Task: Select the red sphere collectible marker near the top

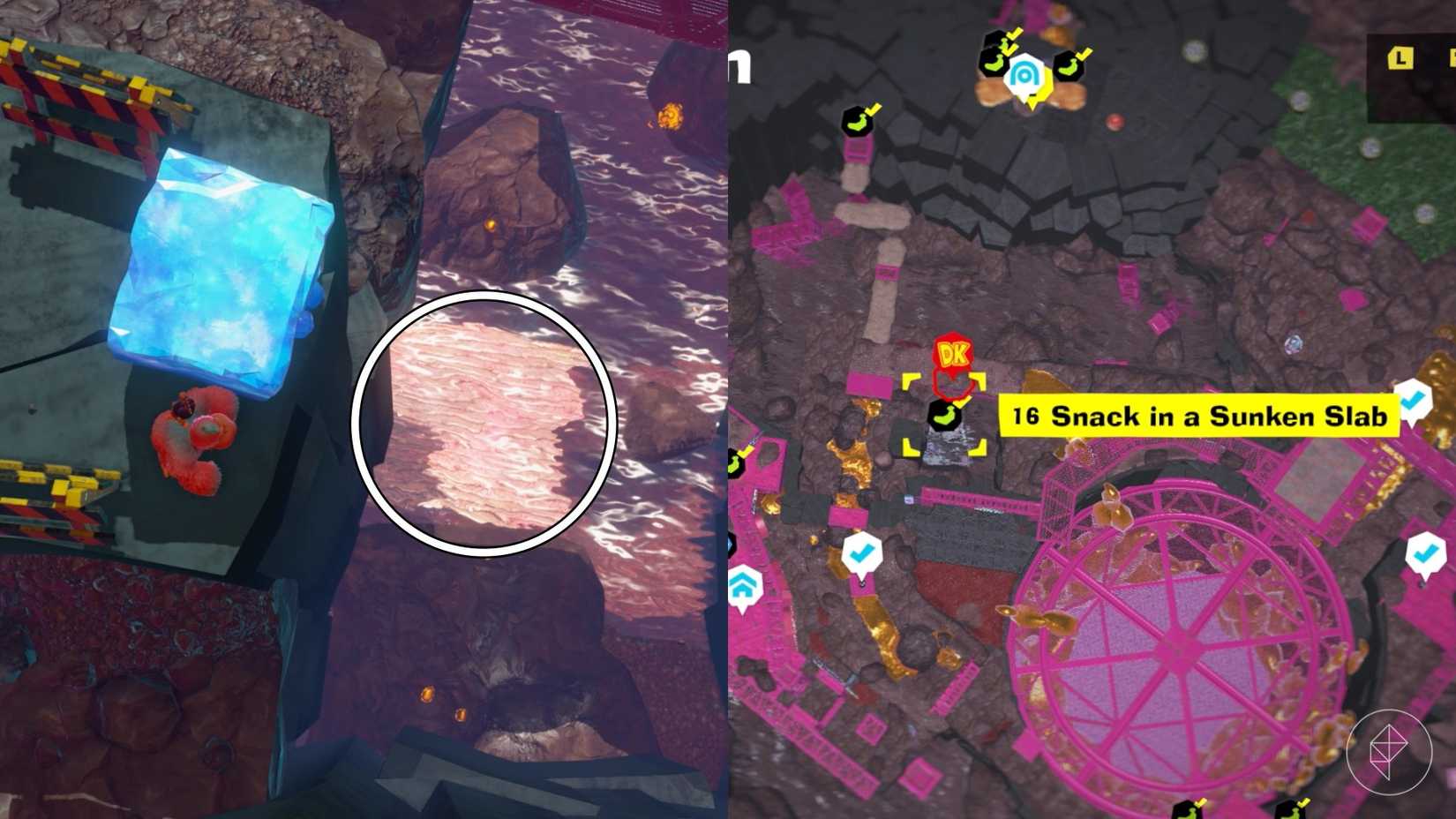Action: pyautogui.click(x=1115, y=121)
